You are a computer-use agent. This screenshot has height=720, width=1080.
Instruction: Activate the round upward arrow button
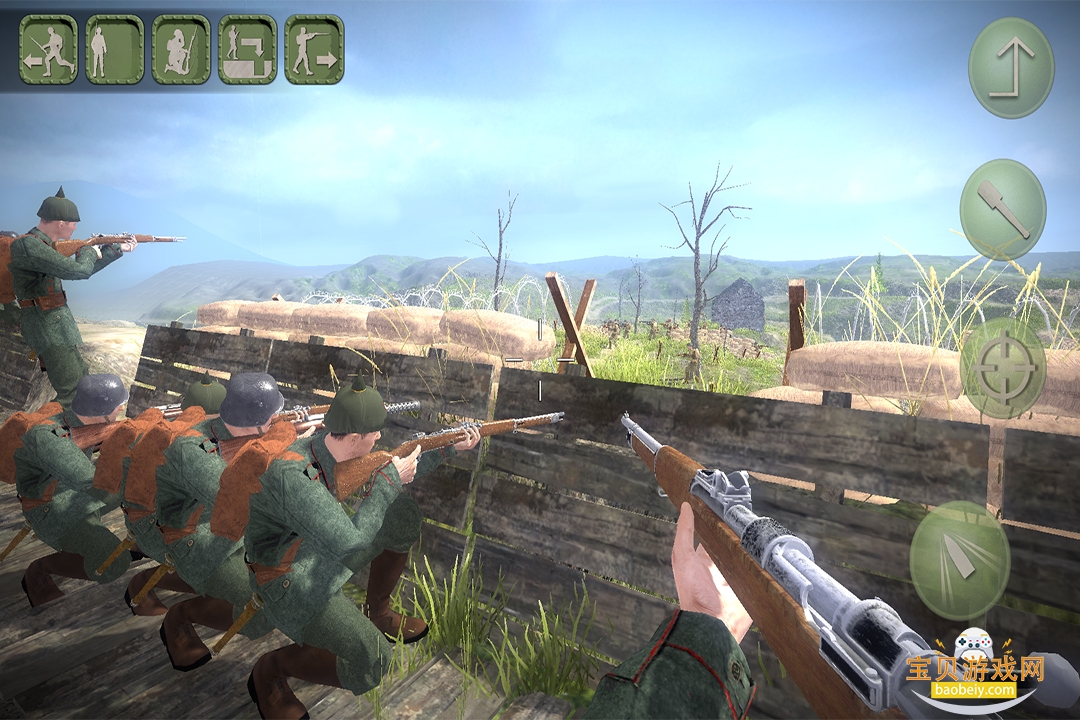click(x=1011, y=68)
